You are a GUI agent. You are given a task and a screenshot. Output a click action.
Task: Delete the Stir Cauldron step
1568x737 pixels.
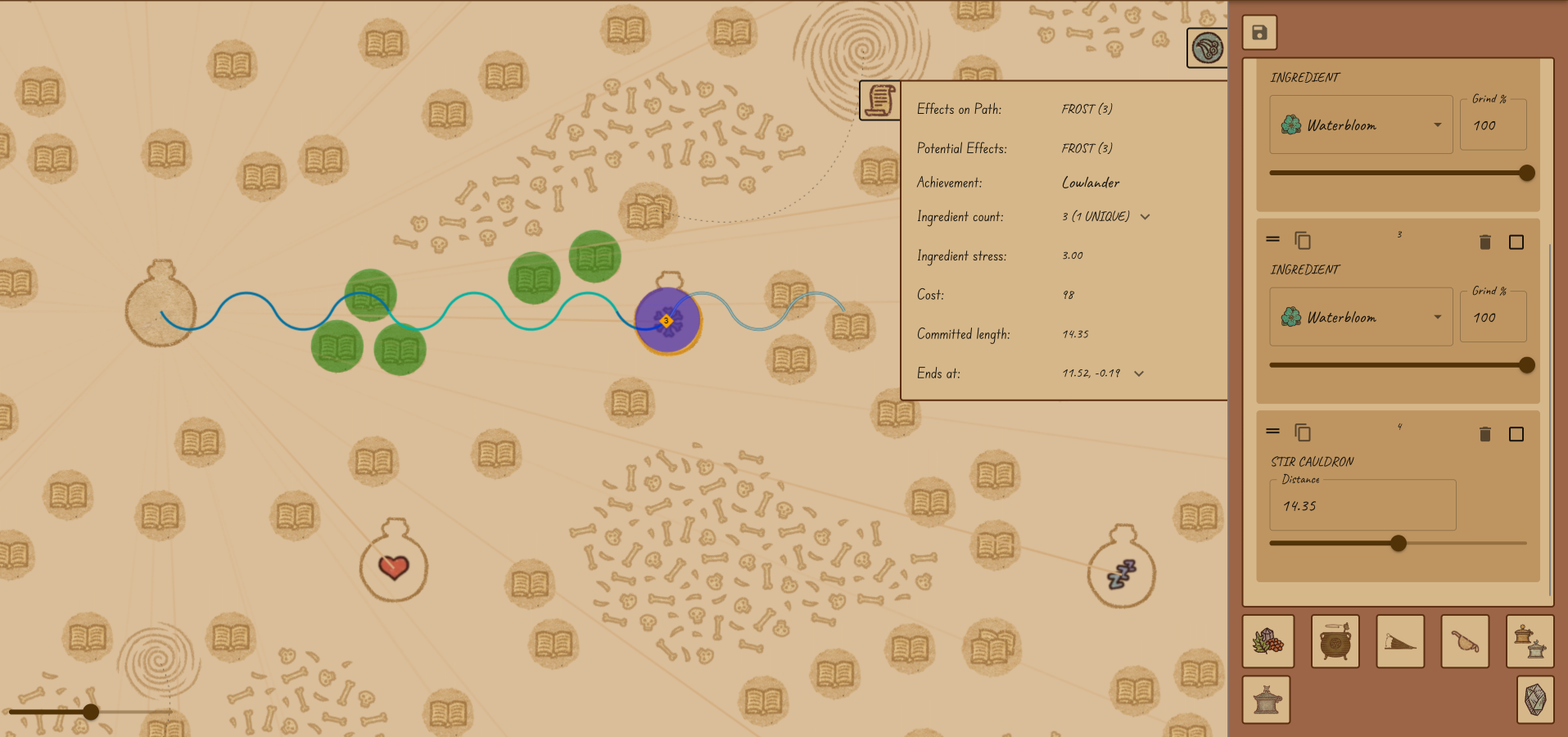[1484, 434]
